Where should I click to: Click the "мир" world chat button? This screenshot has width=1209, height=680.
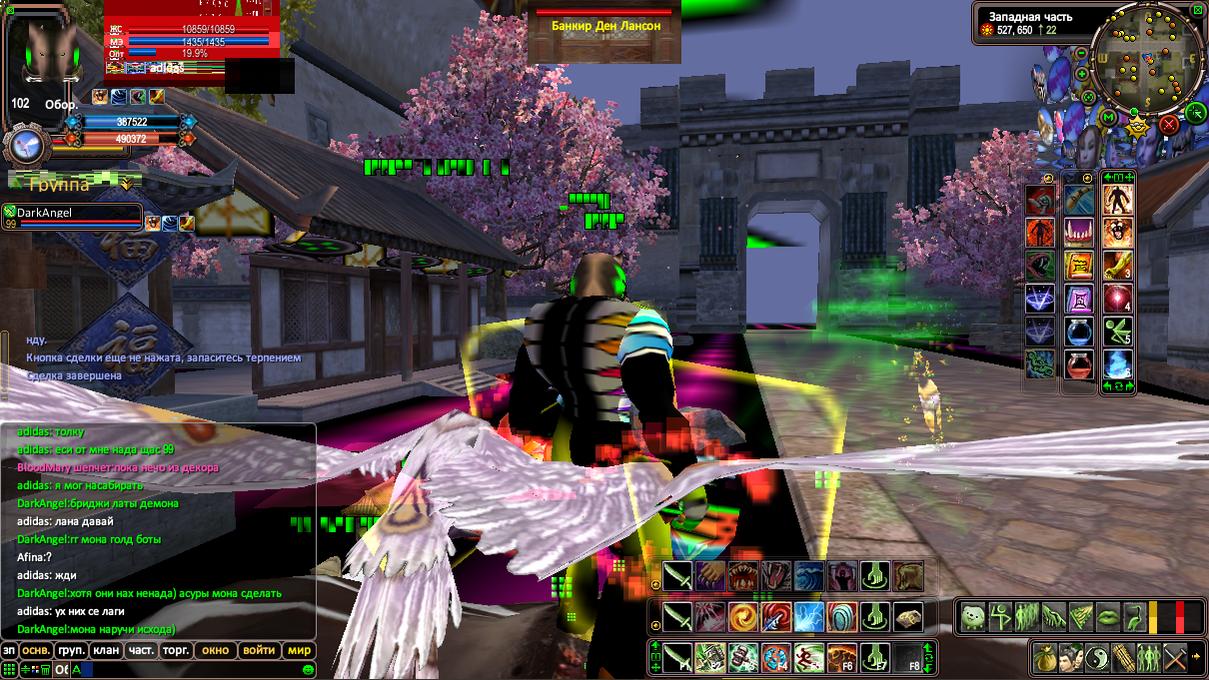click(299, 650)
